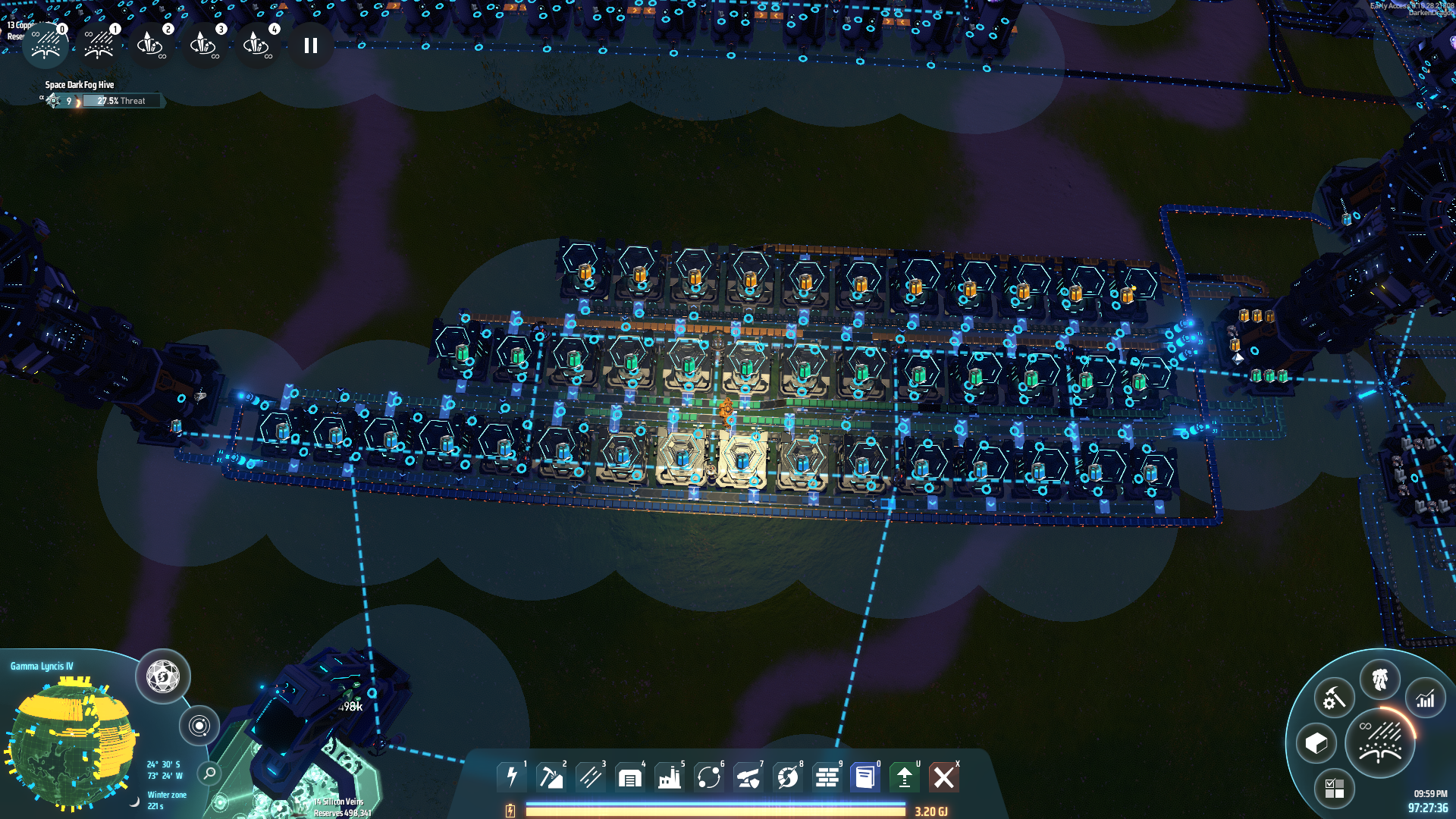
Task: Open the Power build category
Action: [x=512, y=777]
